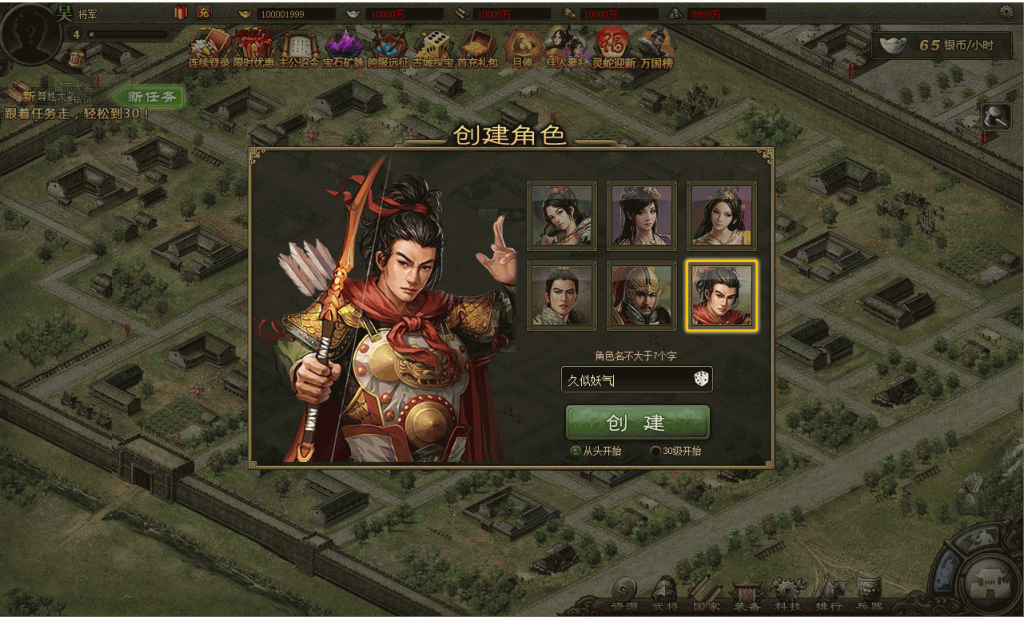The height and width of the screenshot is (617, 1024).
Task: Open the 月俸 monthly salary icon
Action: pos(521,47)
